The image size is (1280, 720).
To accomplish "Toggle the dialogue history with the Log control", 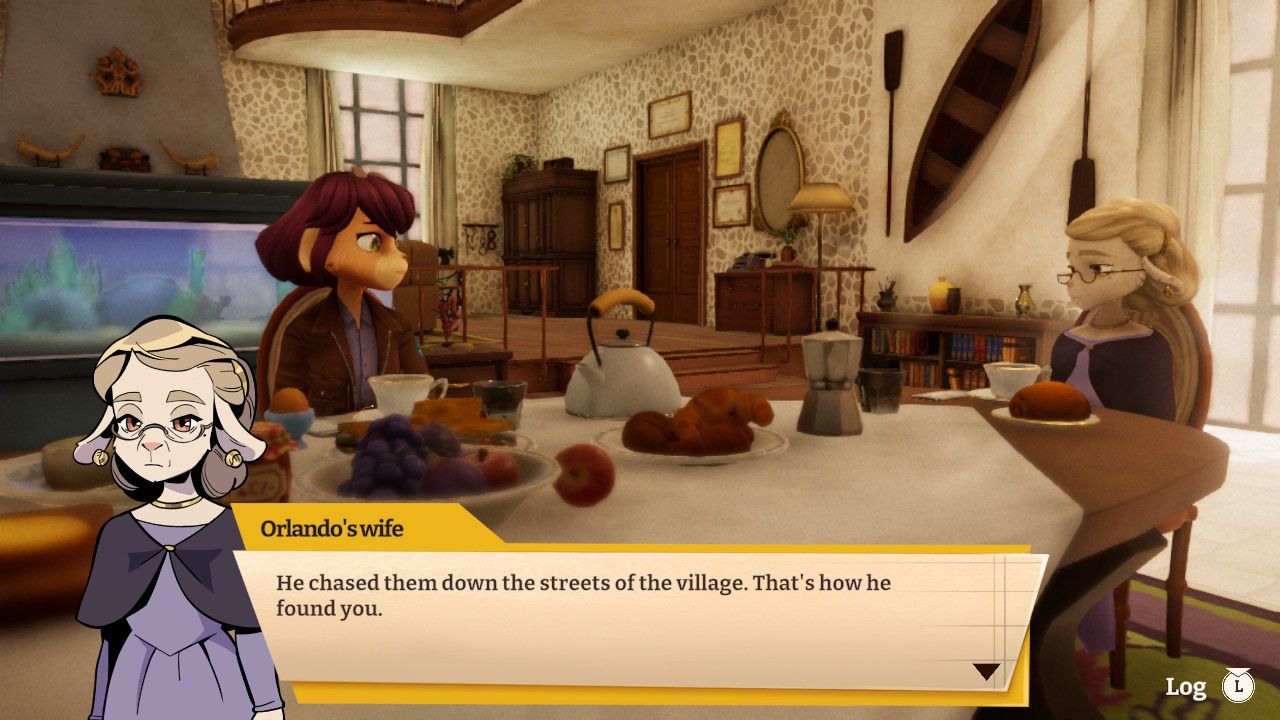I will click(1185, 687).
